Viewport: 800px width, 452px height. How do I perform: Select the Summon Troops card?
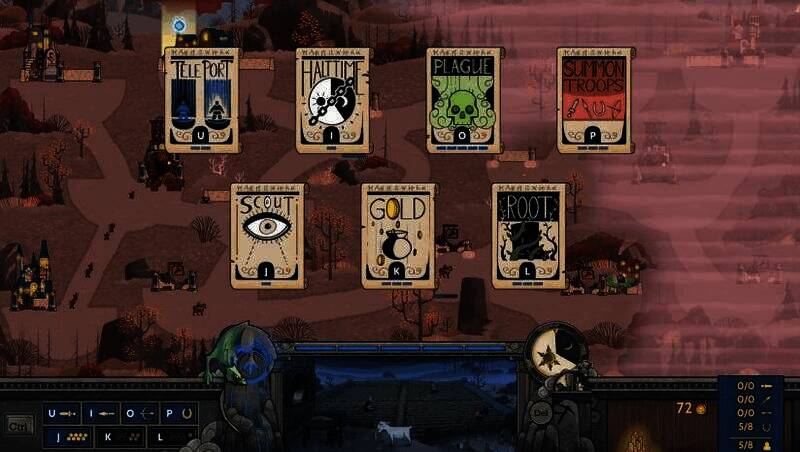593,99
